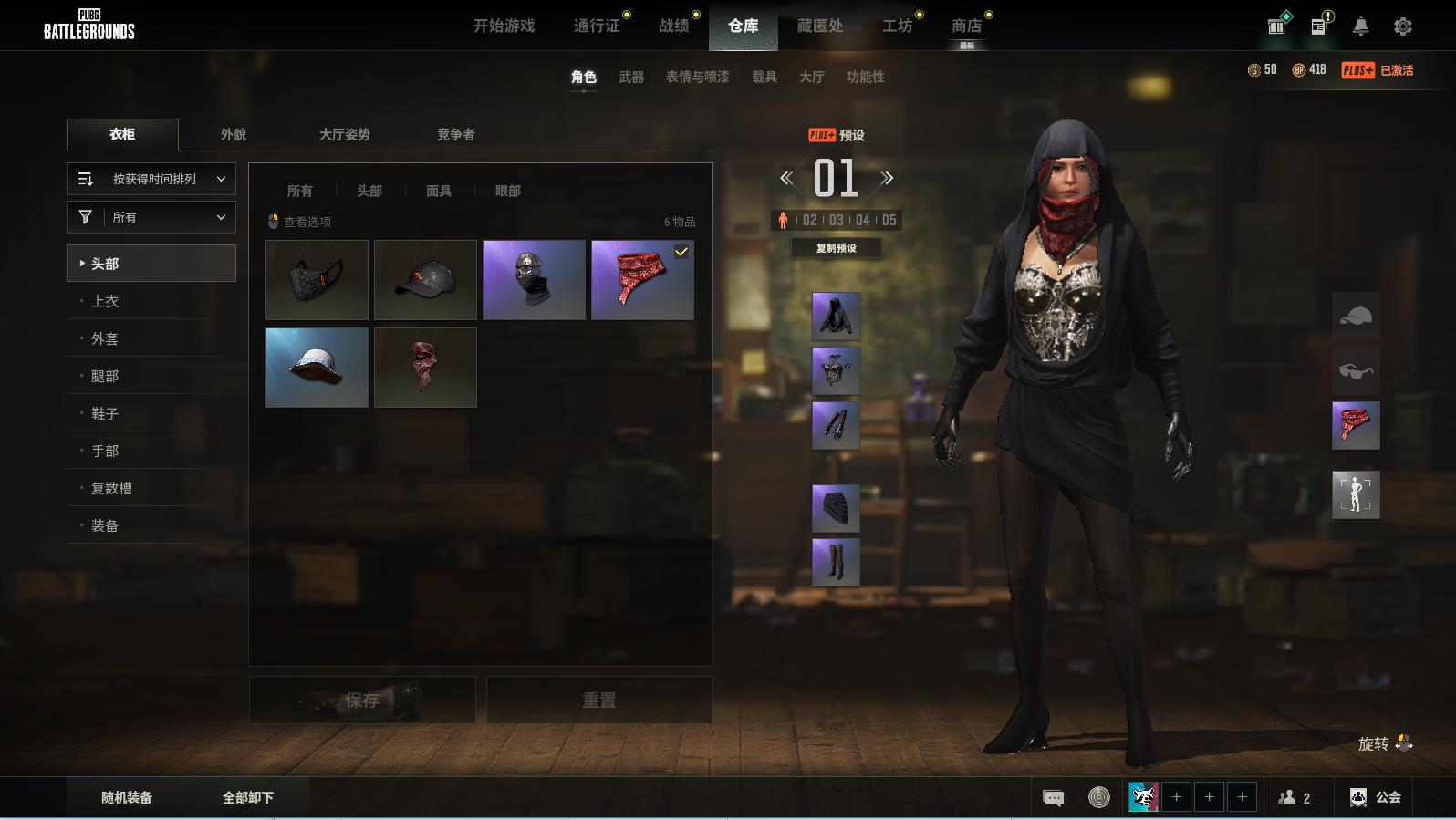Viewport: 1456px width, 820px height.
Task: Click 全部卸下 unequip all button
Action: tap(248, 797)
